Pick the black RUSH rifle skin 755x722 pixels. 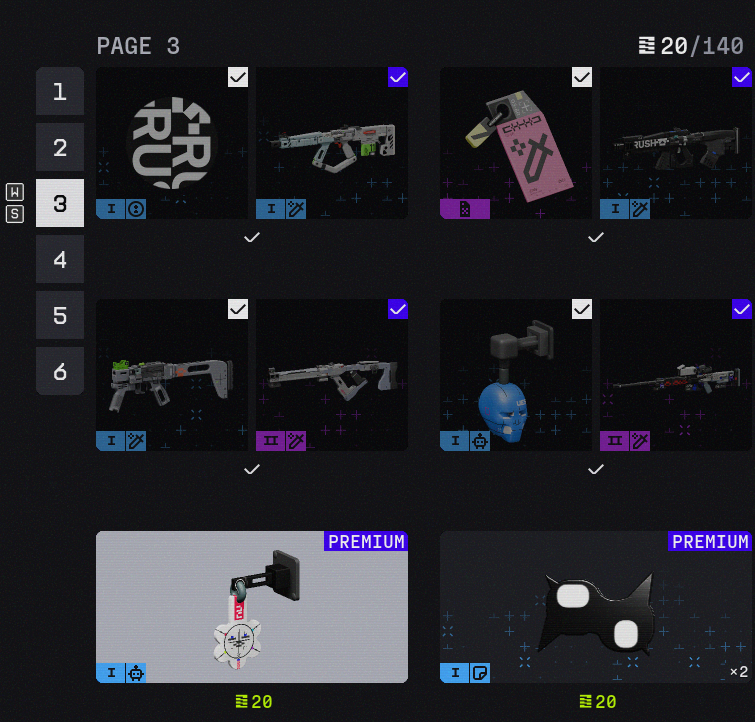[x=676, y=143]
